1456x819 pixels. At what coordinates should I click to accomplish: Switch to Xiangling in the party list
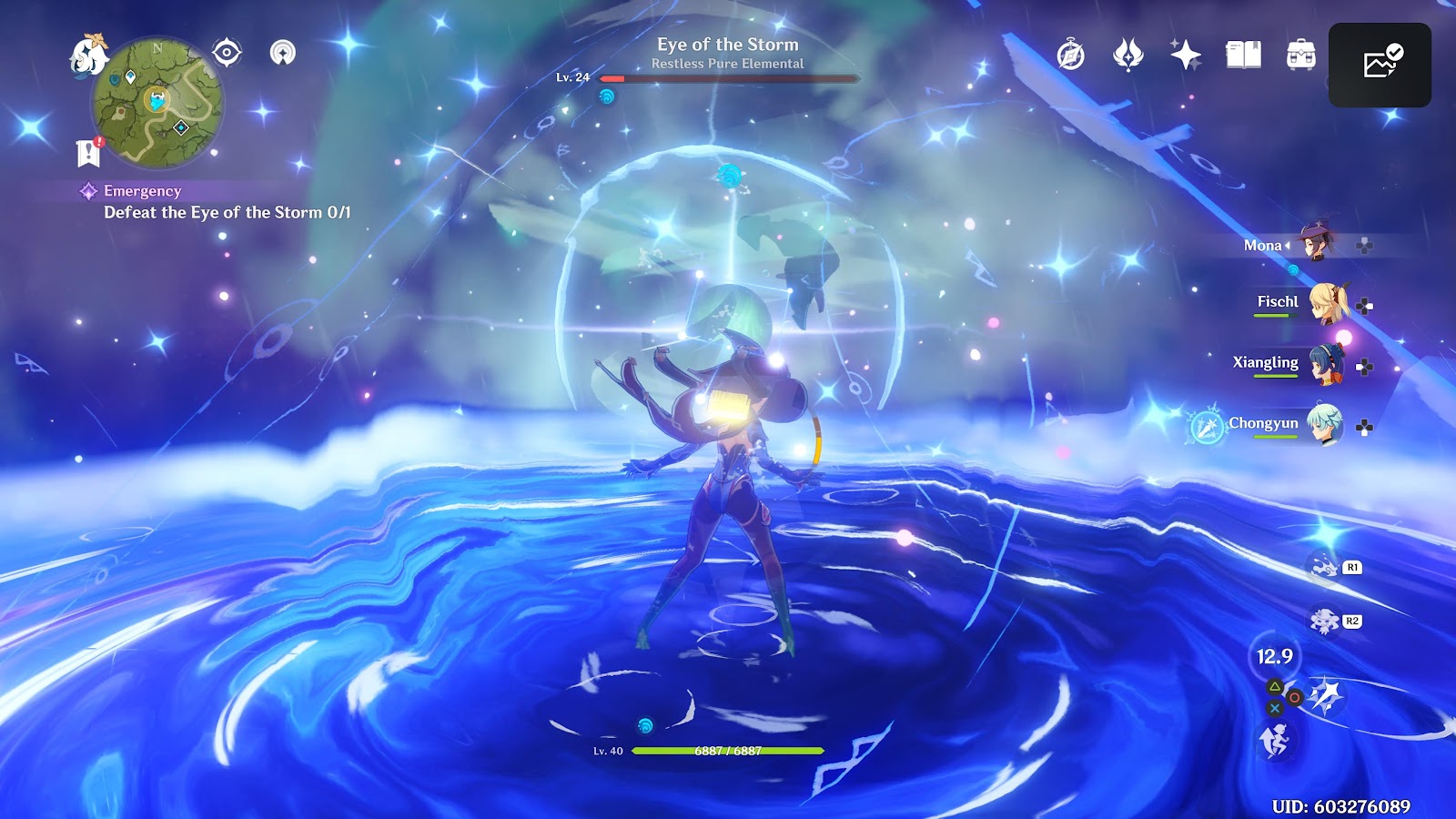pyautogui.click(x=1324, y=364)
